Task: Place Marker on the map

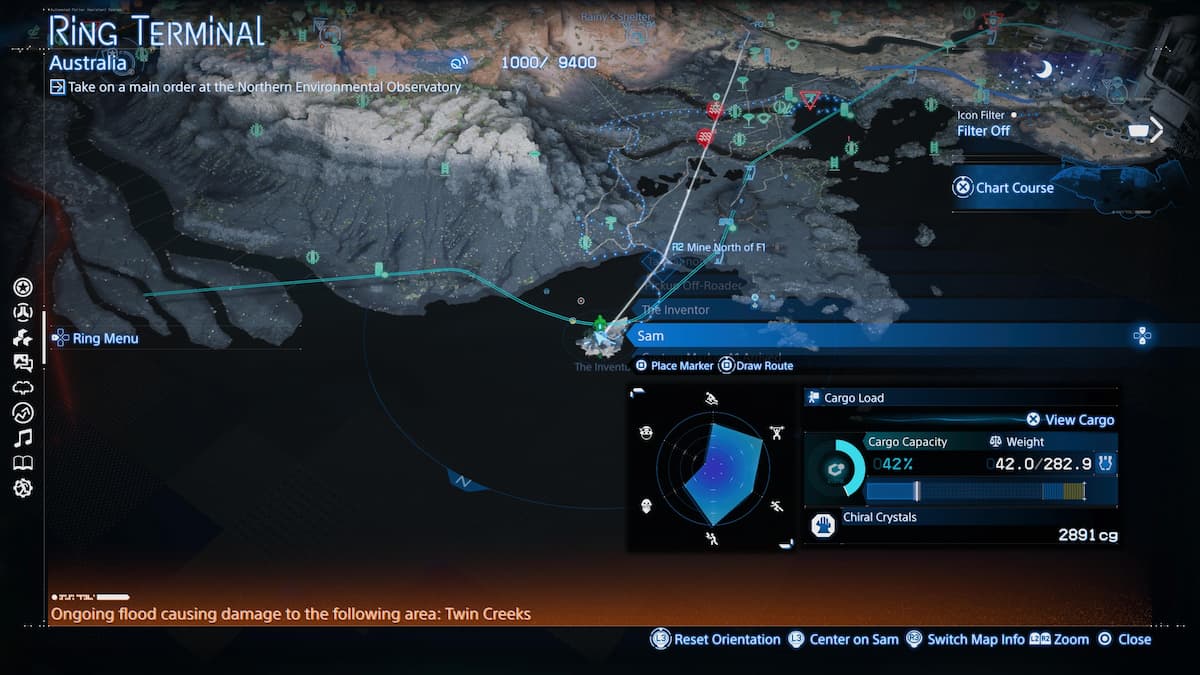Action: (675, 366)
